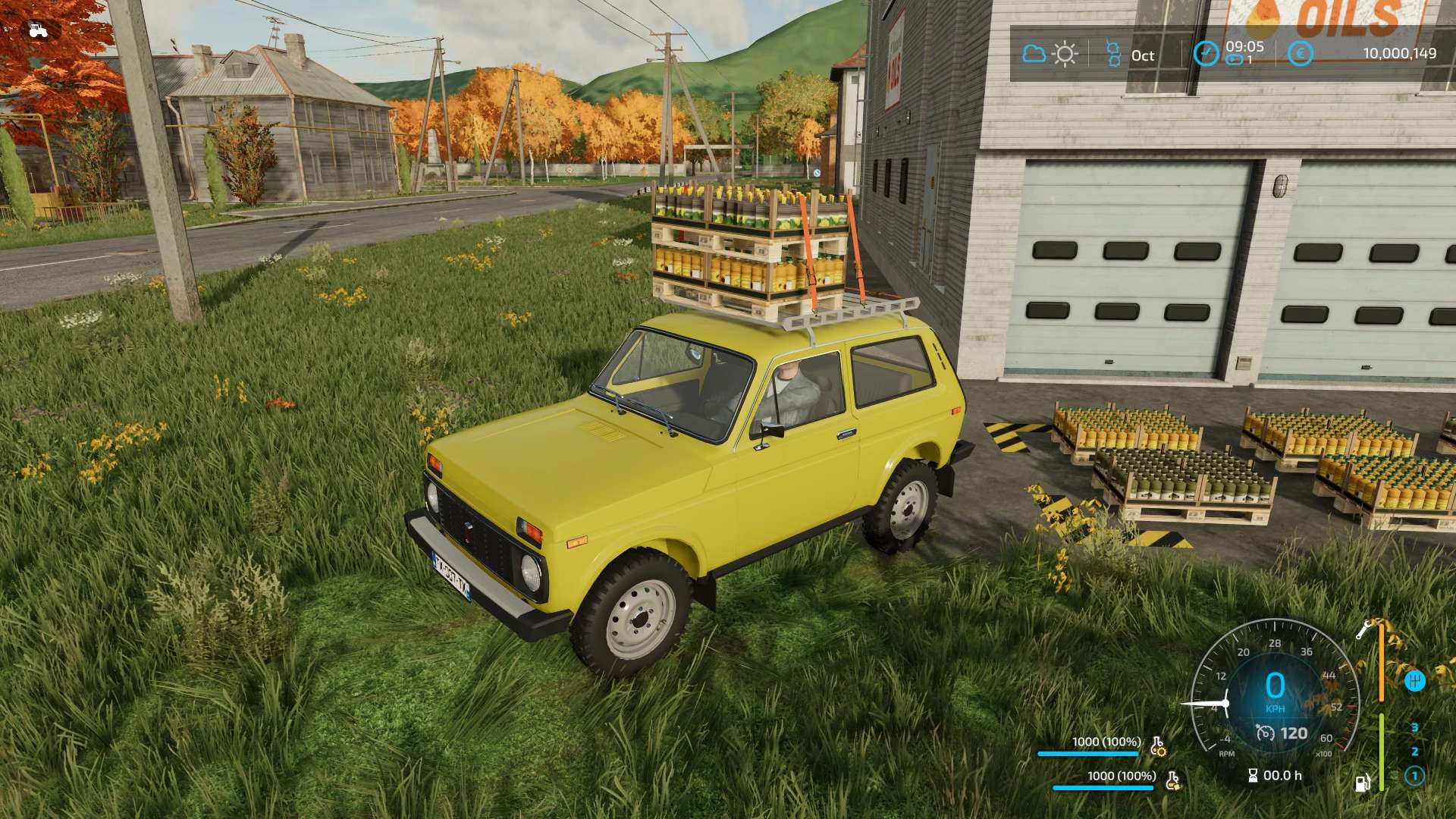
Task: Click the tractor icon in the top corner
Action: [38, 30]
